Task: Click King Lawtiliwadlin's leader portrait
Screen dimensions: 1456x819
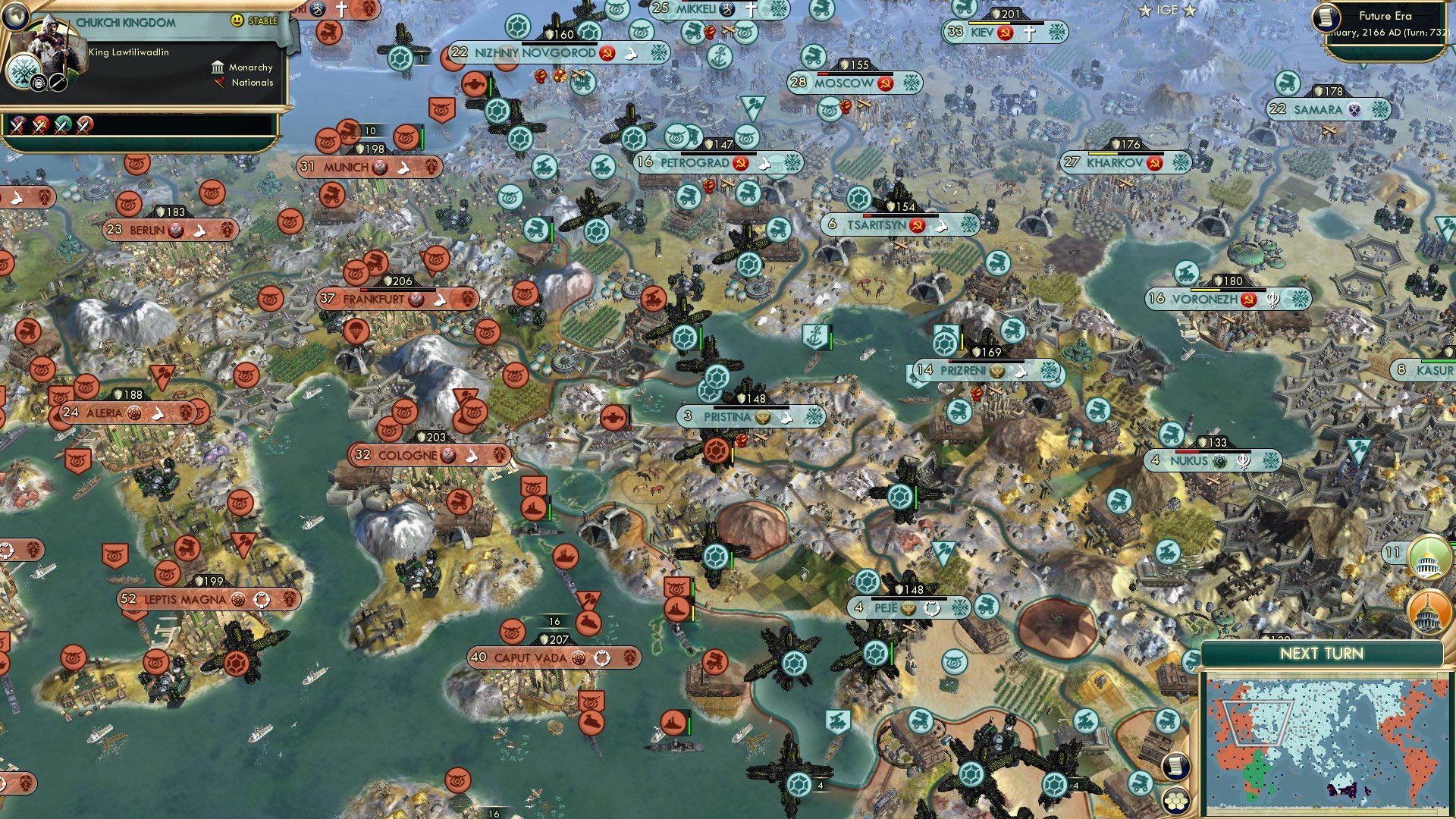Action: pos(52,42)
